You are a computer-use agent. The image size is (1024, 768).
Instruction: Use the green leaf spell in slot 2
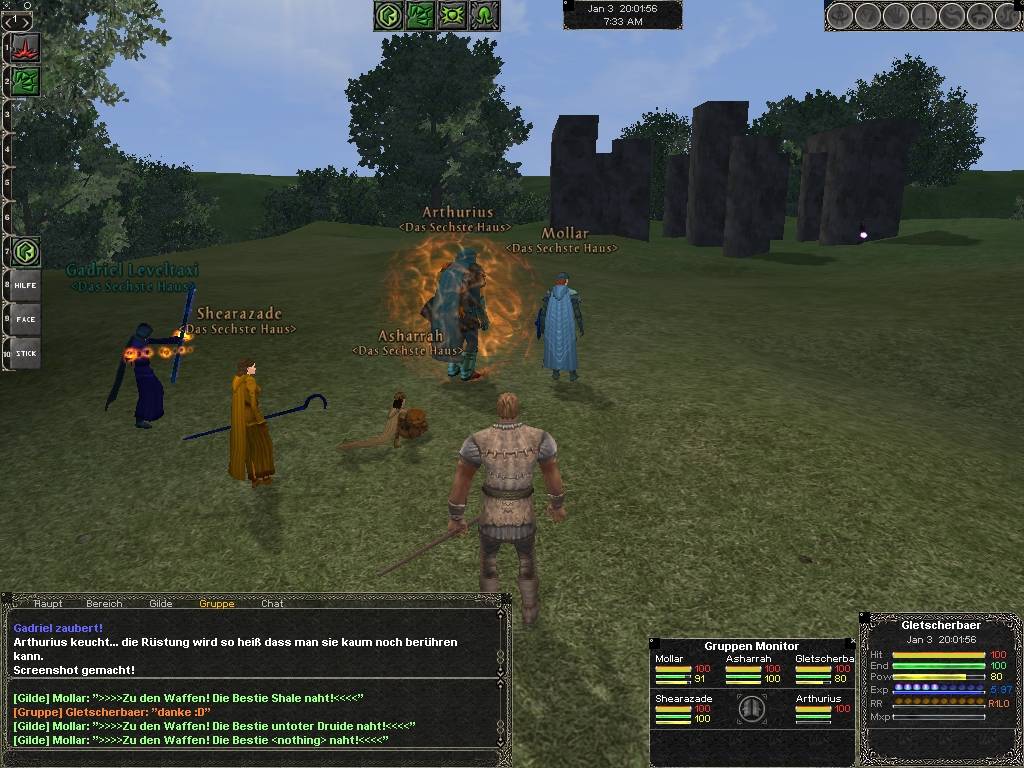coord(26,81)
